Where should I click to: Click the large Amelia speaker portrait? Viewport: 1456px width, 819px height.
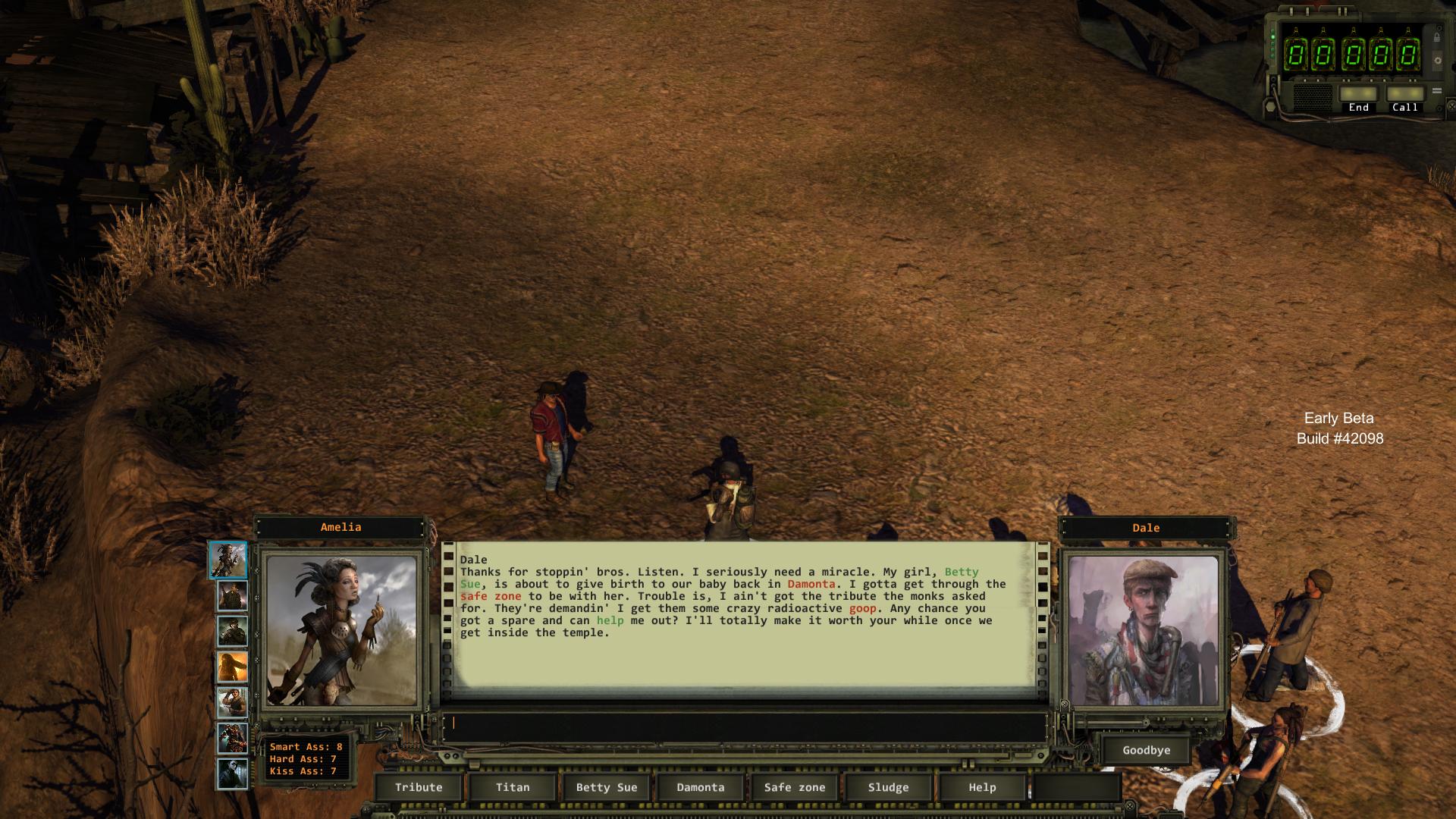pyautogui.click(x=341, y=631)
